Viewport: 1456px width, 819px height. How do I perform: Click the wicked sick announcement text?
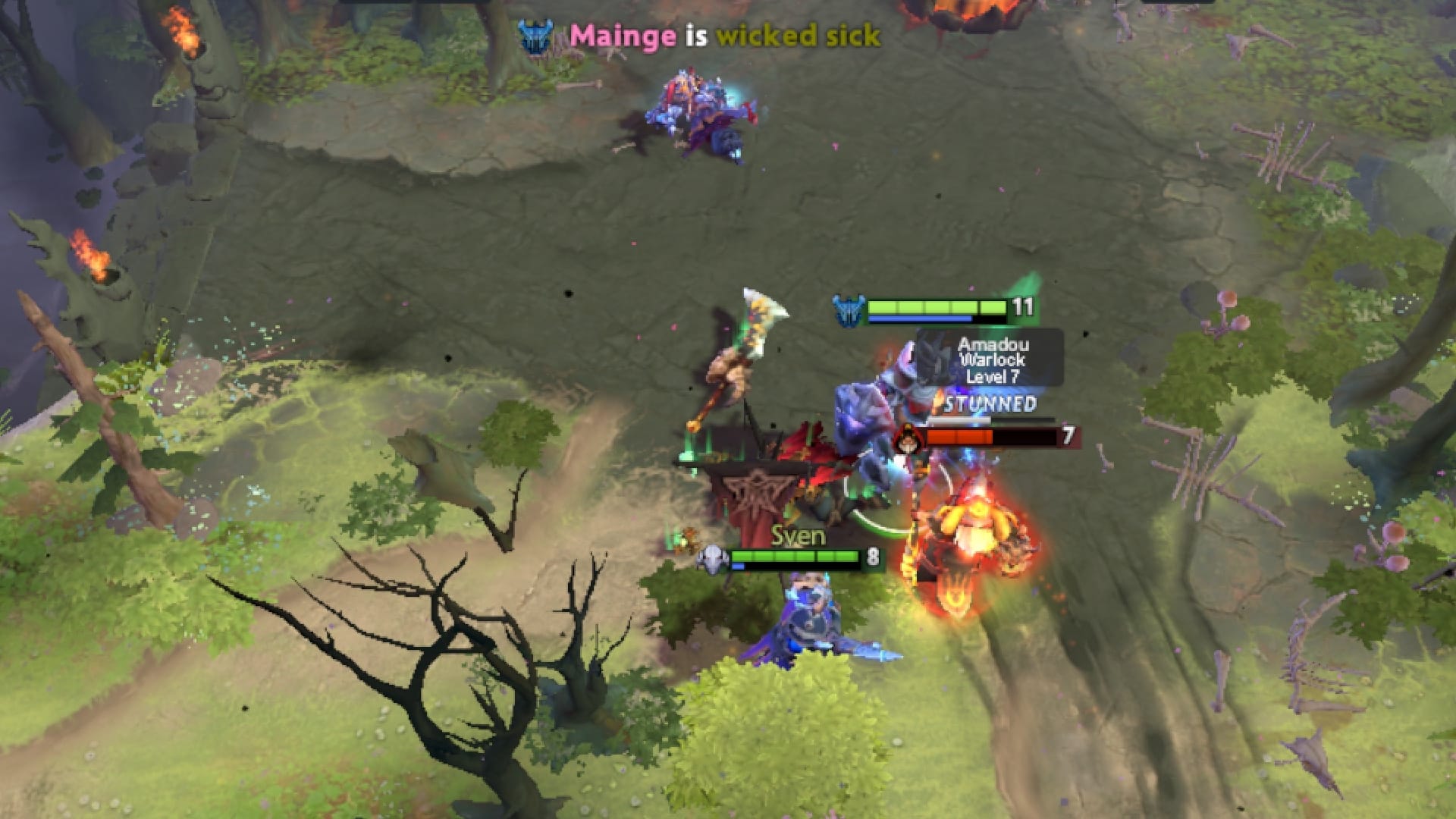(x=799, y=35)
